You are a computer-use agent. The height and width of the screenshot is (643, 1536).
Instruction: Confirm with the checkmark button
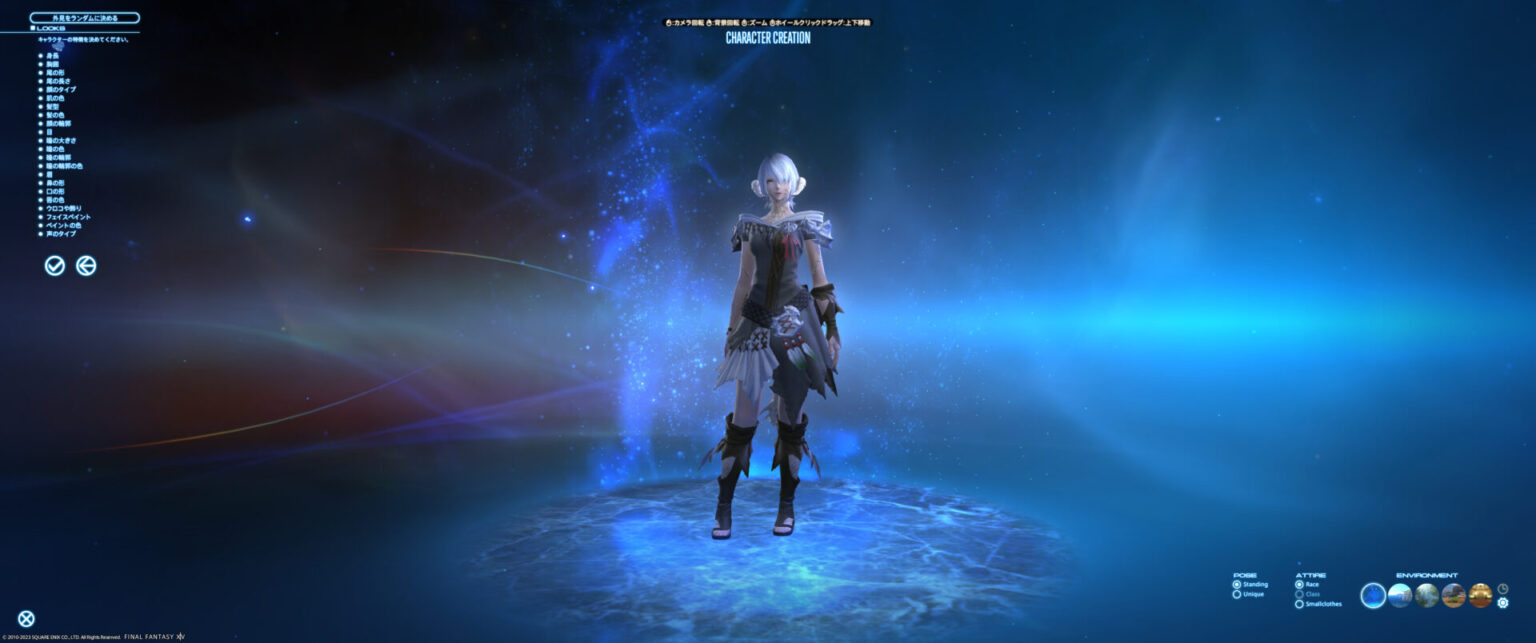click(55, 265)
